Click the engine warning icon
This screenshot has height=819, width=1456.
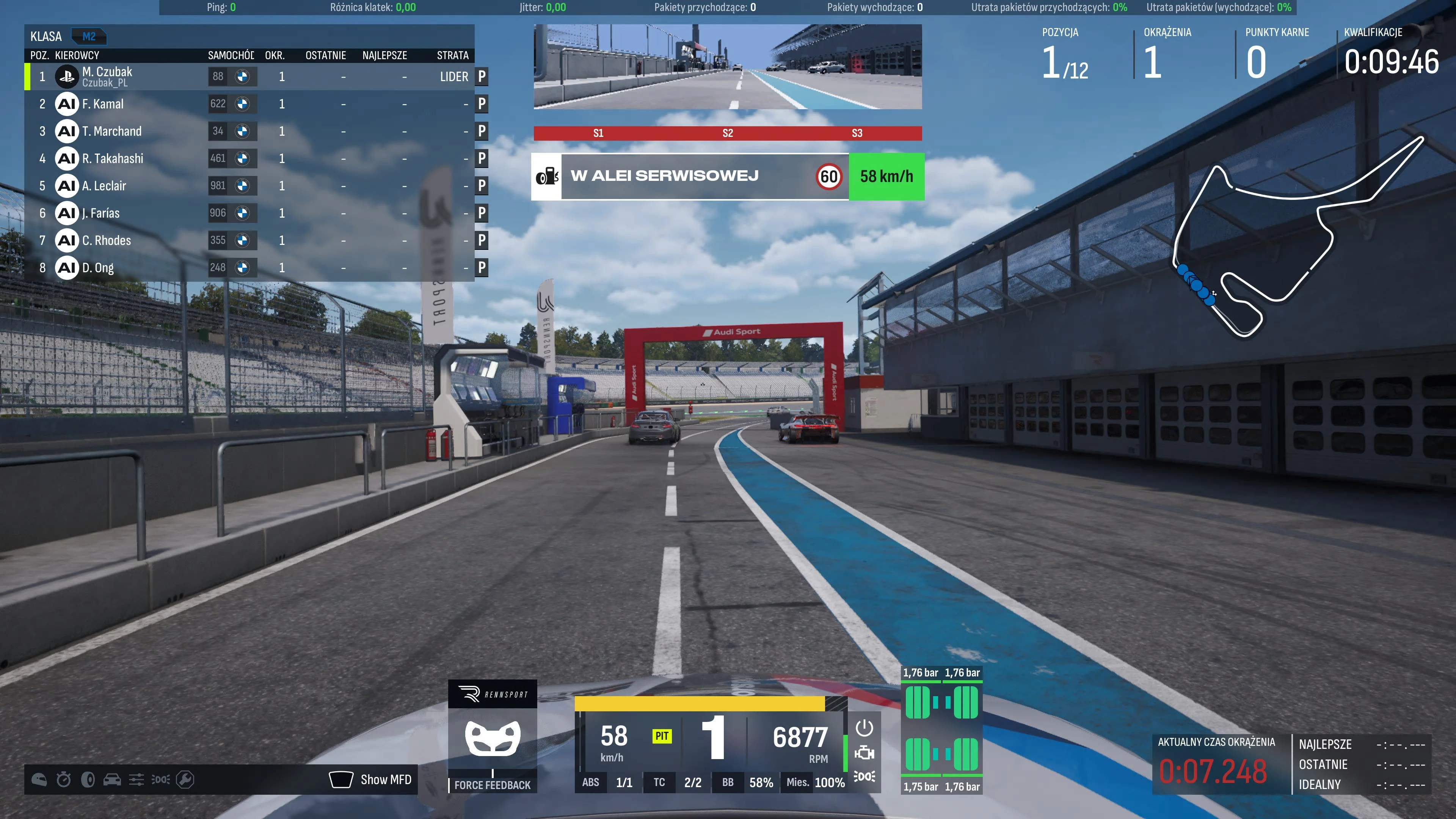click(x=864, y=753)
